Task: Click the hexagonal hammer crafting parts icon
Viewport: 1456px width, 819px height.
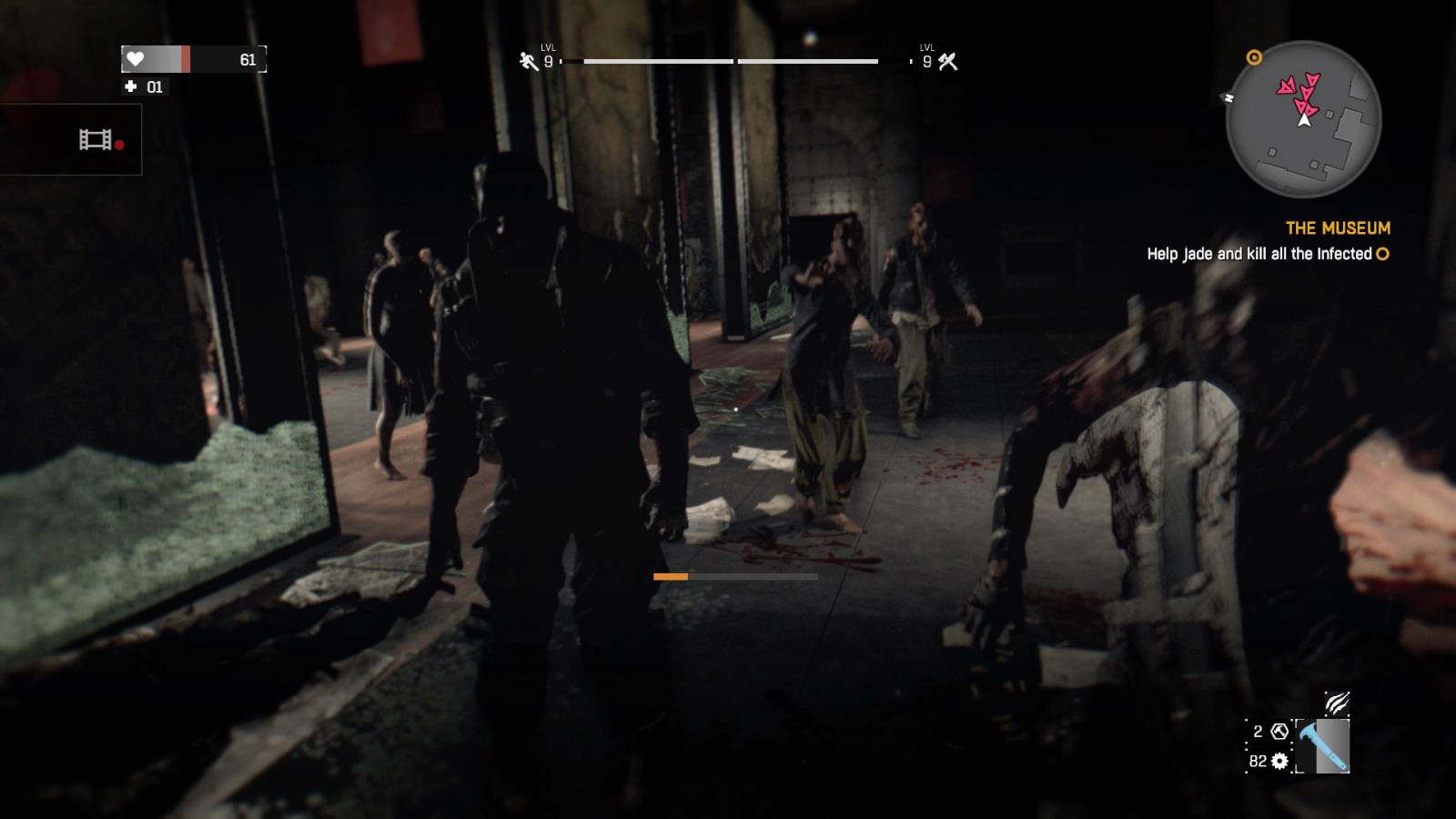Action: [x=1279, y=731]
